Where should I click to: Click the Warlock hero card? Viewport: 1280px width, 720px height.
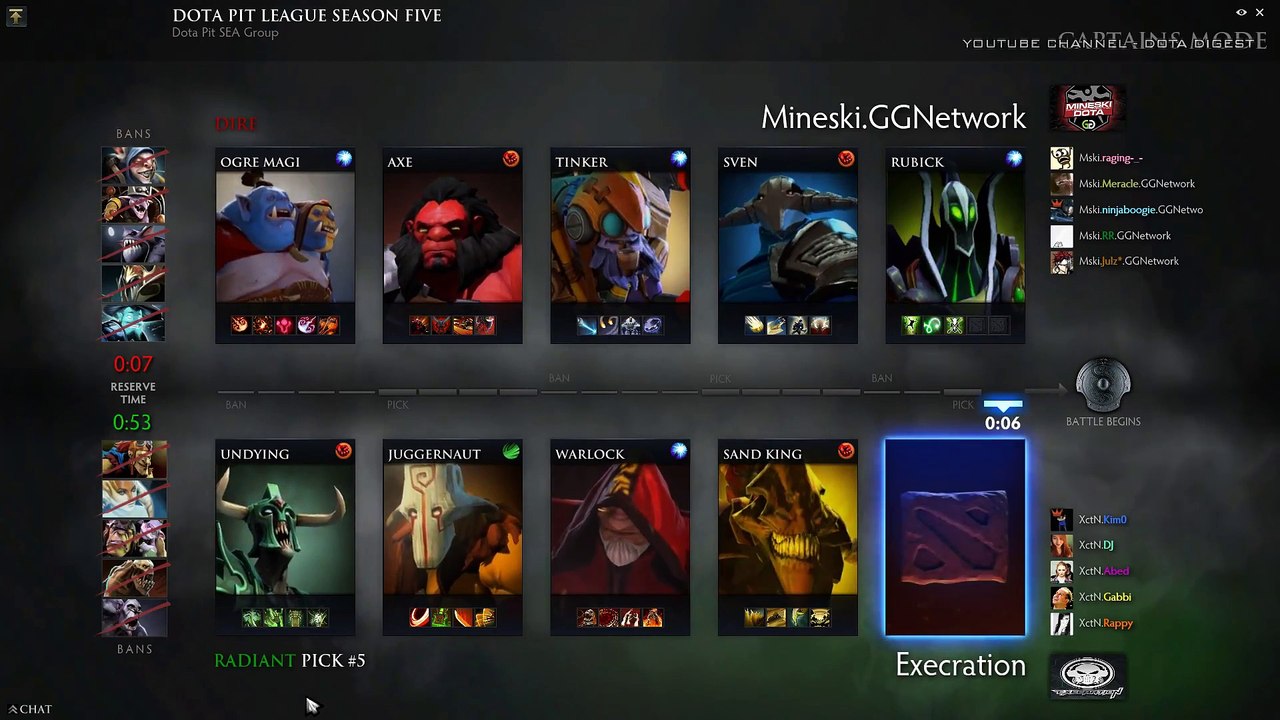coord(620,530)
